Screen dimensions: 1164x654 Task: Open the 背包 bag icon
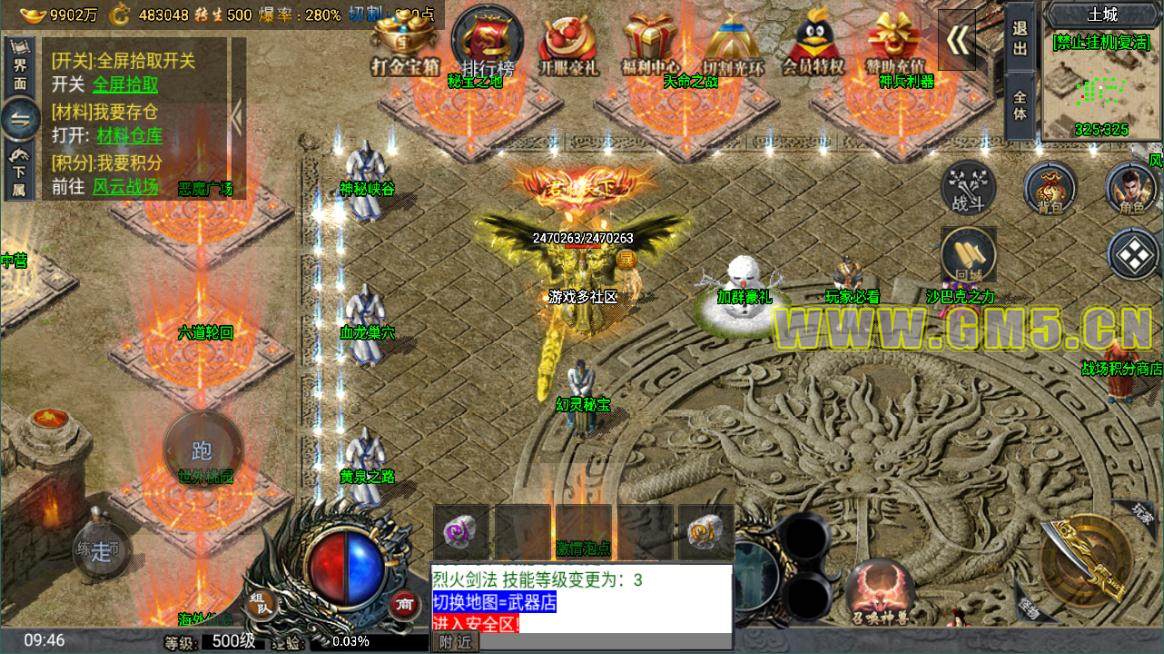(1049, 188)
